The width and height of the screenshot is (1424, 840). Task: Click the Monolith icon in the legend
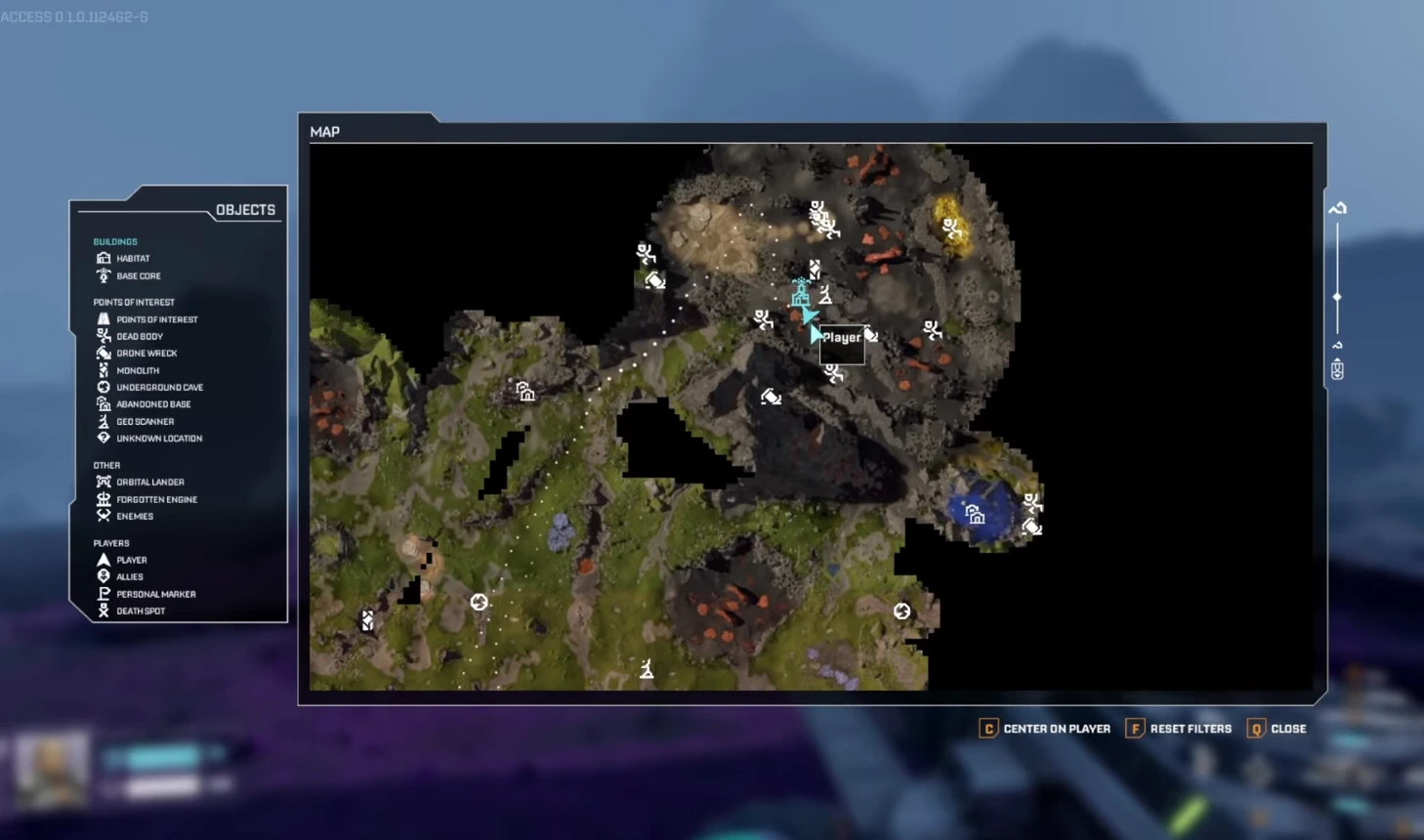coord(105,370)
